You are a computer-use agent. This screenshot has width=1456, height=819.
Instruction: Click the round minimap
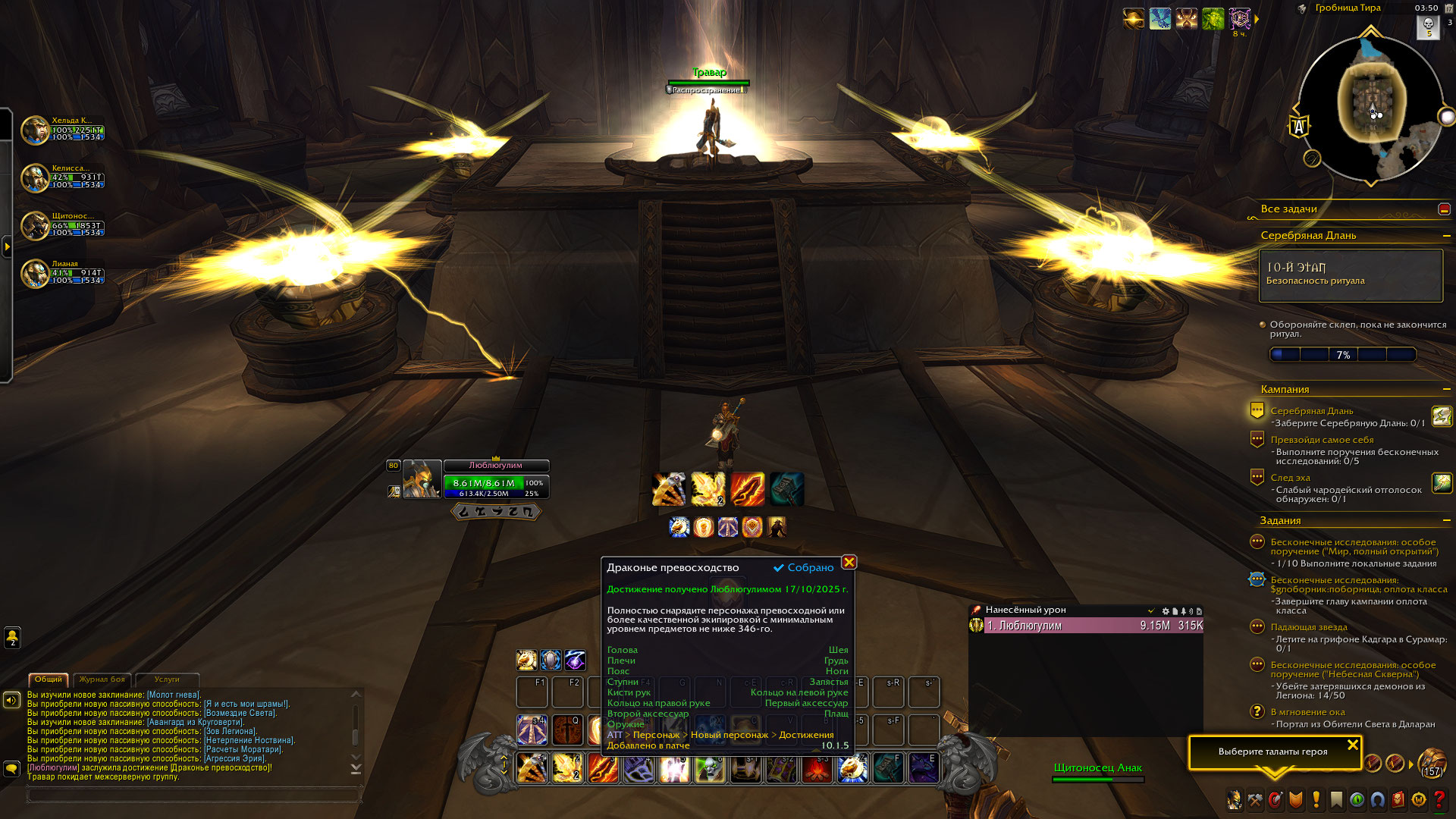(x=1370, y=108)
